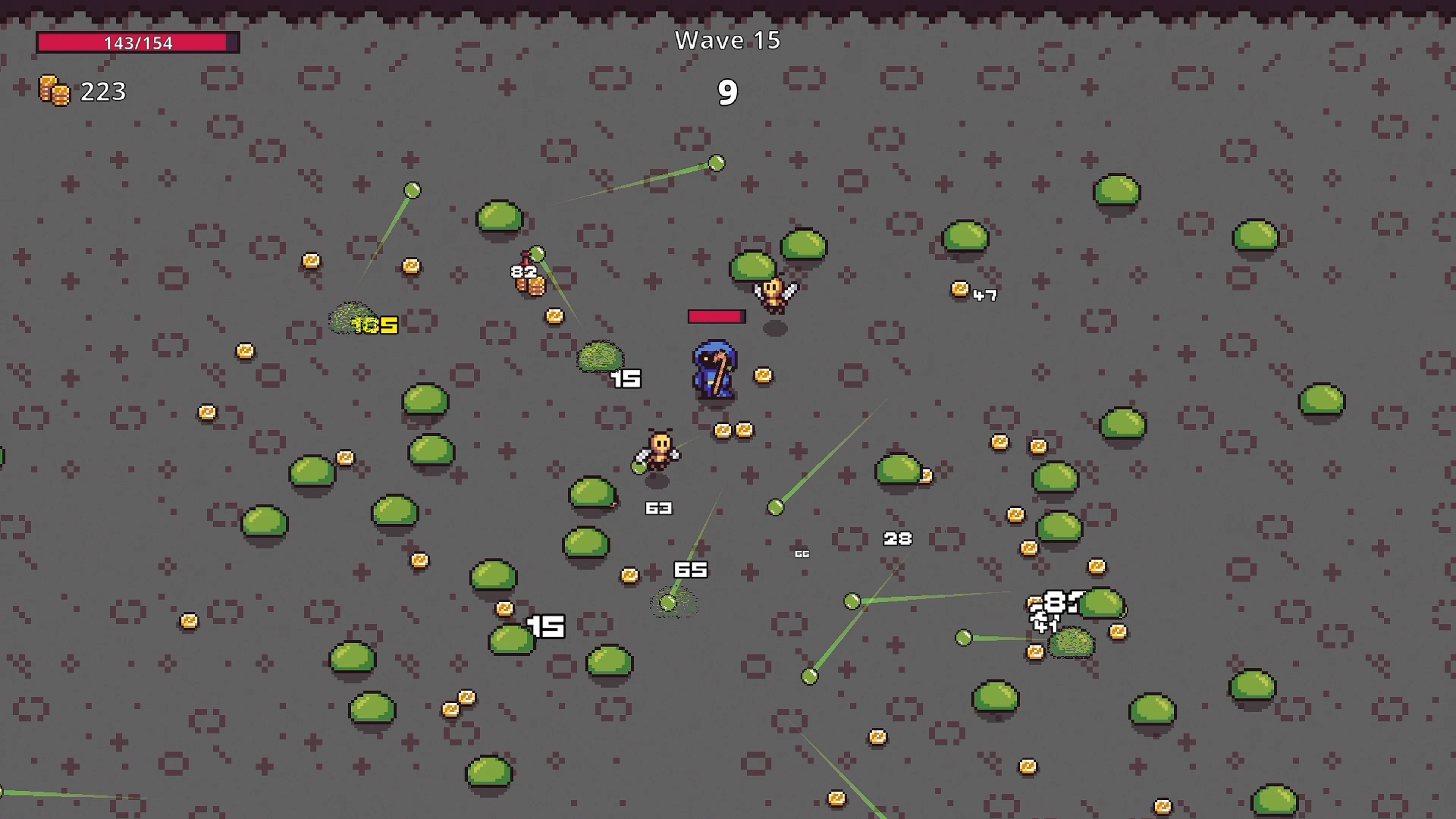Click the gold coins stack icon beside 223
Image resolution: width=1456 pixels, height=819 pixels.
point(55,91)
